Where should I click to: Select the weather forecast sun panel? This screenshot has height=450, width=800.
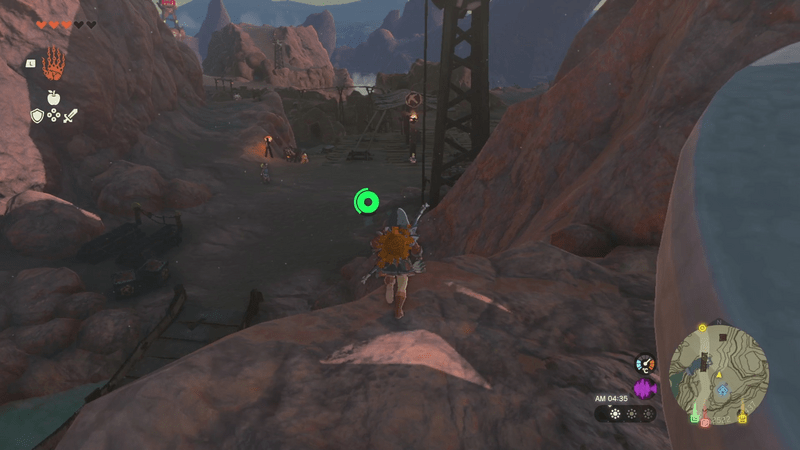coord(625,413)
